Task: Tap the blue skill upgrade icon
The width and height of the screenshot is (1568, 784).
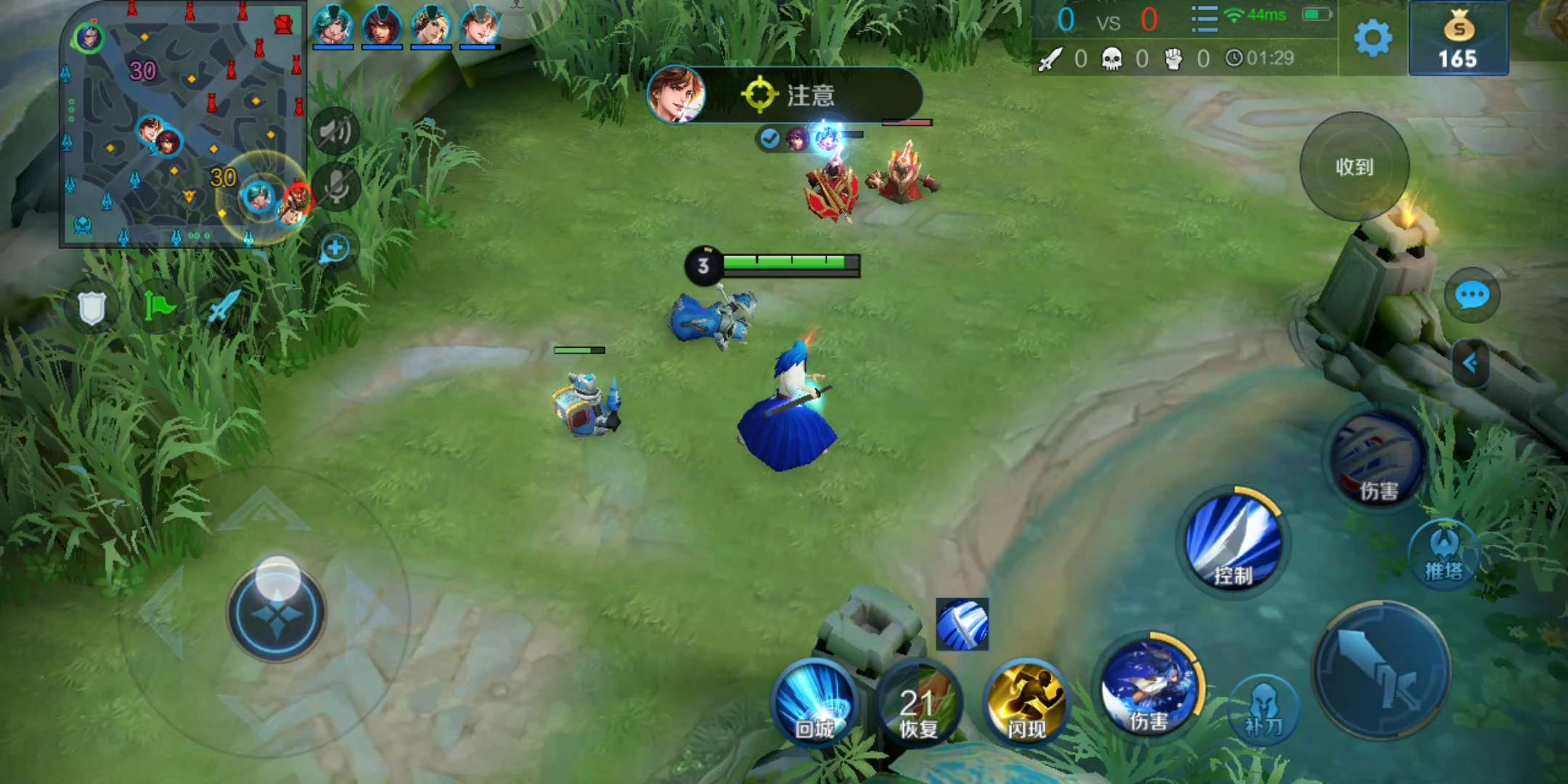Action: (x=962, y=624)
